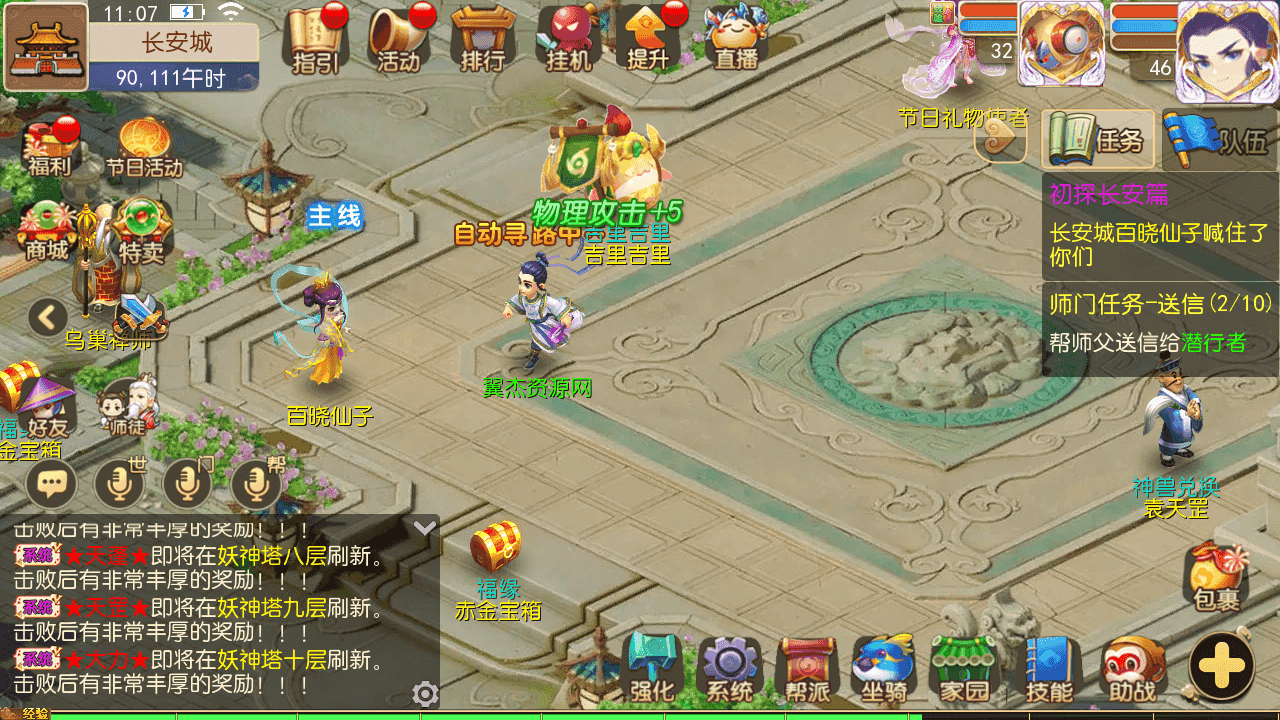Open the 活动 events horn icon

click(x=400, y=38)
